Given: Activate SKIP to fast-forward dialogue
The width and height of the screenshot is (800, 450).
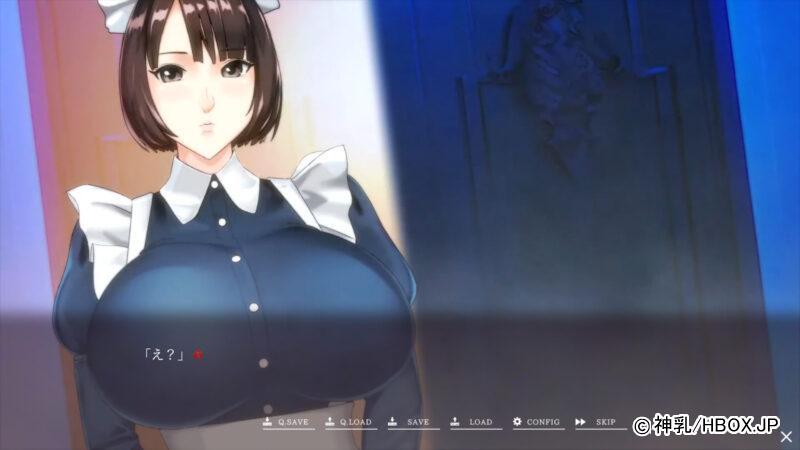Looking at the screenshot, I should (596, 422).
